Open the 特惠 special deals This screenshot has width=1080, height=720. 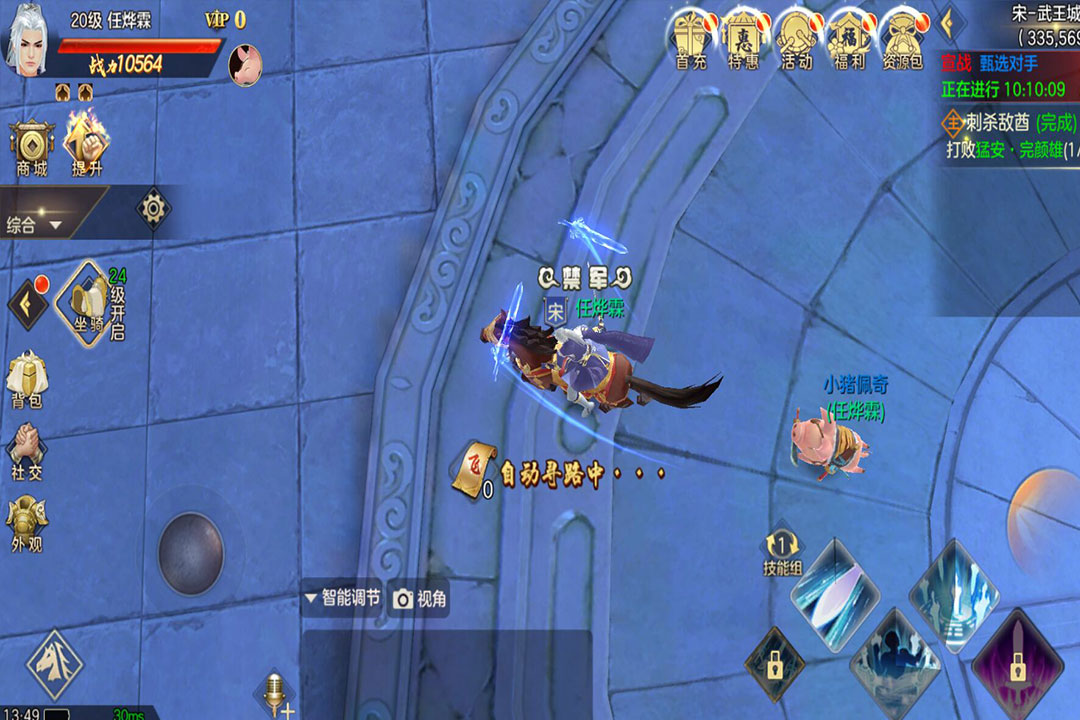pyautogui.click(x=743, y=40)
